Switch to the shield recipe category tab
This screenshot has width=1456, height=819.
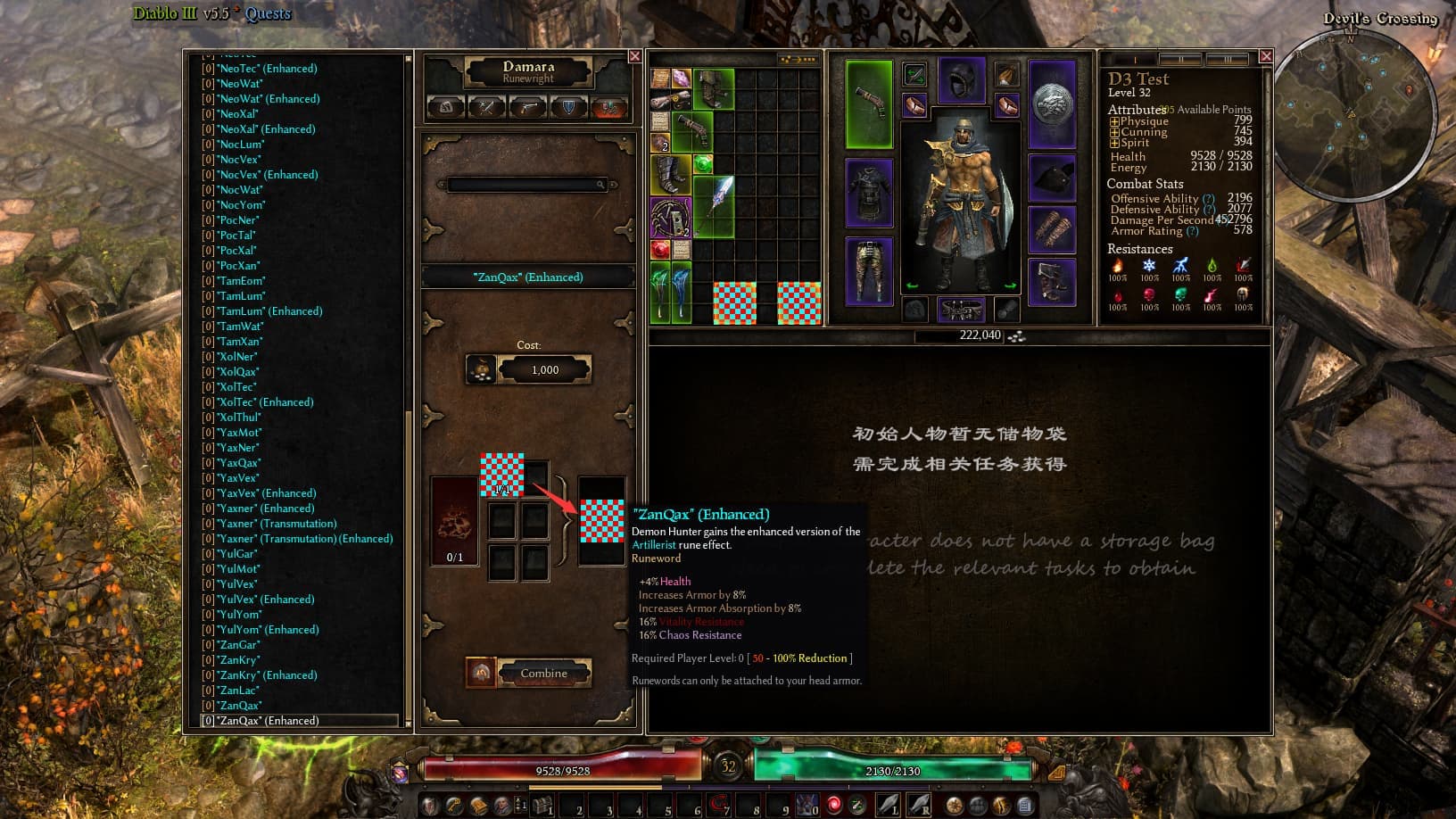pos(568,108)
